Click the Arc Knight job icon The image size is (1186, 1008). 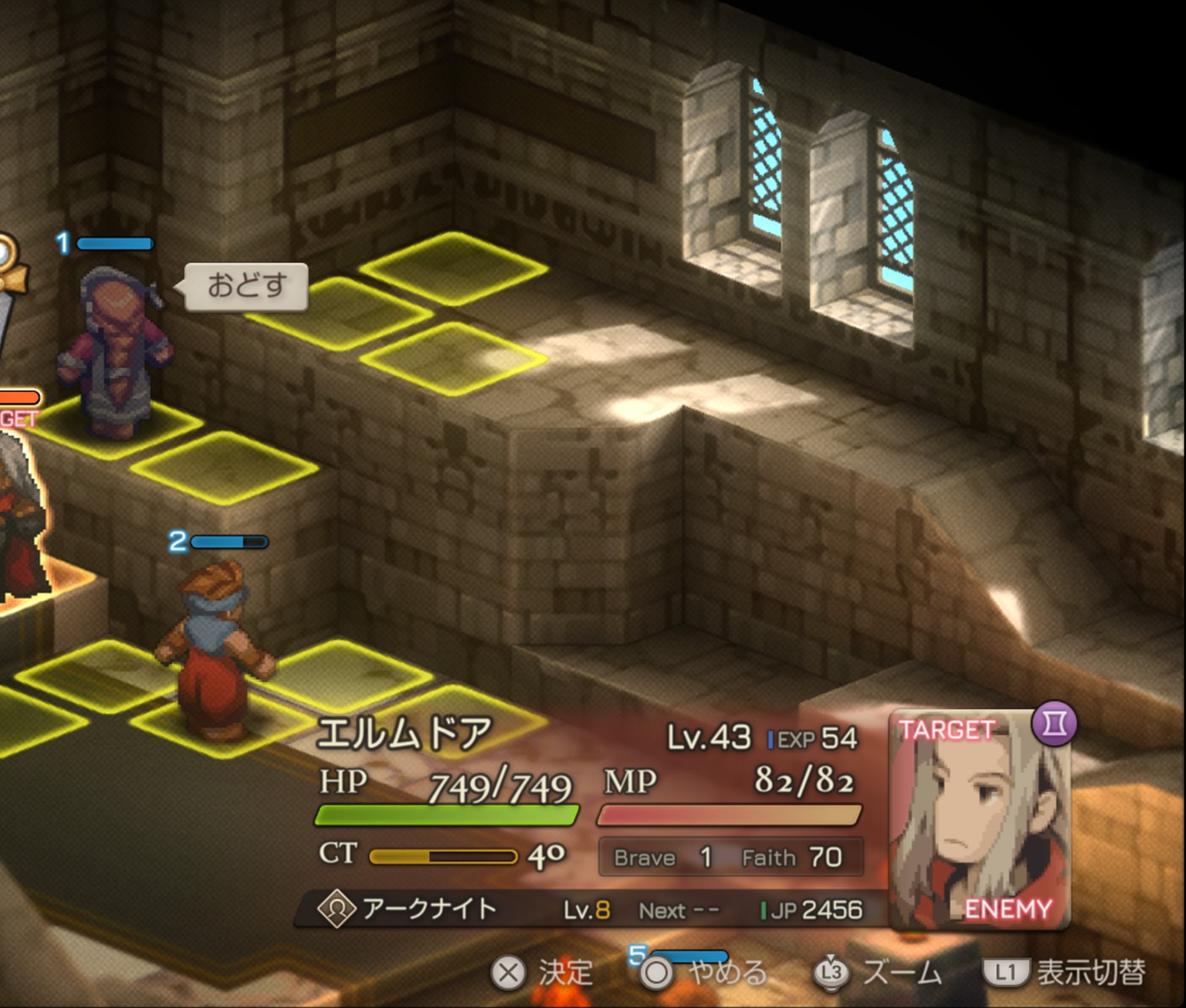[336, 908]
